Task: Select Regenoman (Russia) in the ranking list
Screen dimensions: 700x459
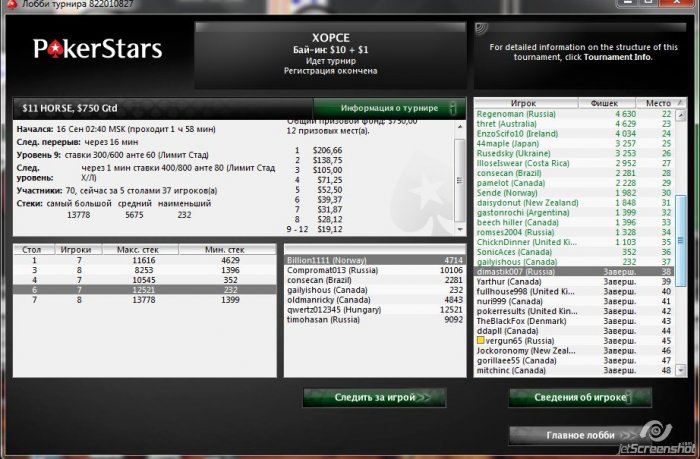Action: pyautogui.click(x=570, y=114)
